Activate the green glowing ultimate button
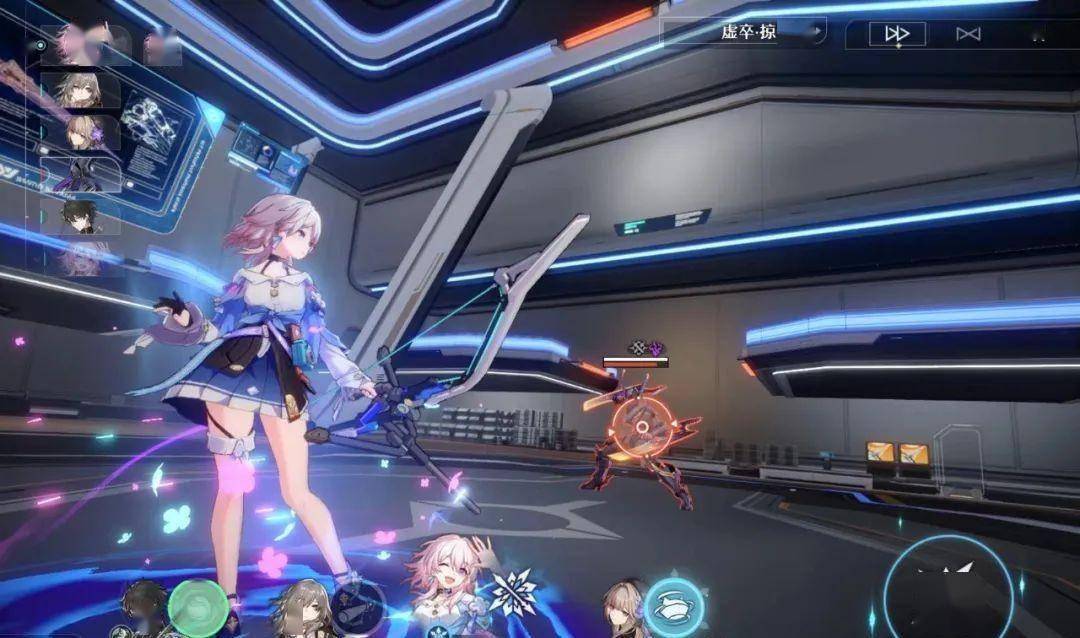1080x638 pixels. tap(198, 604)
